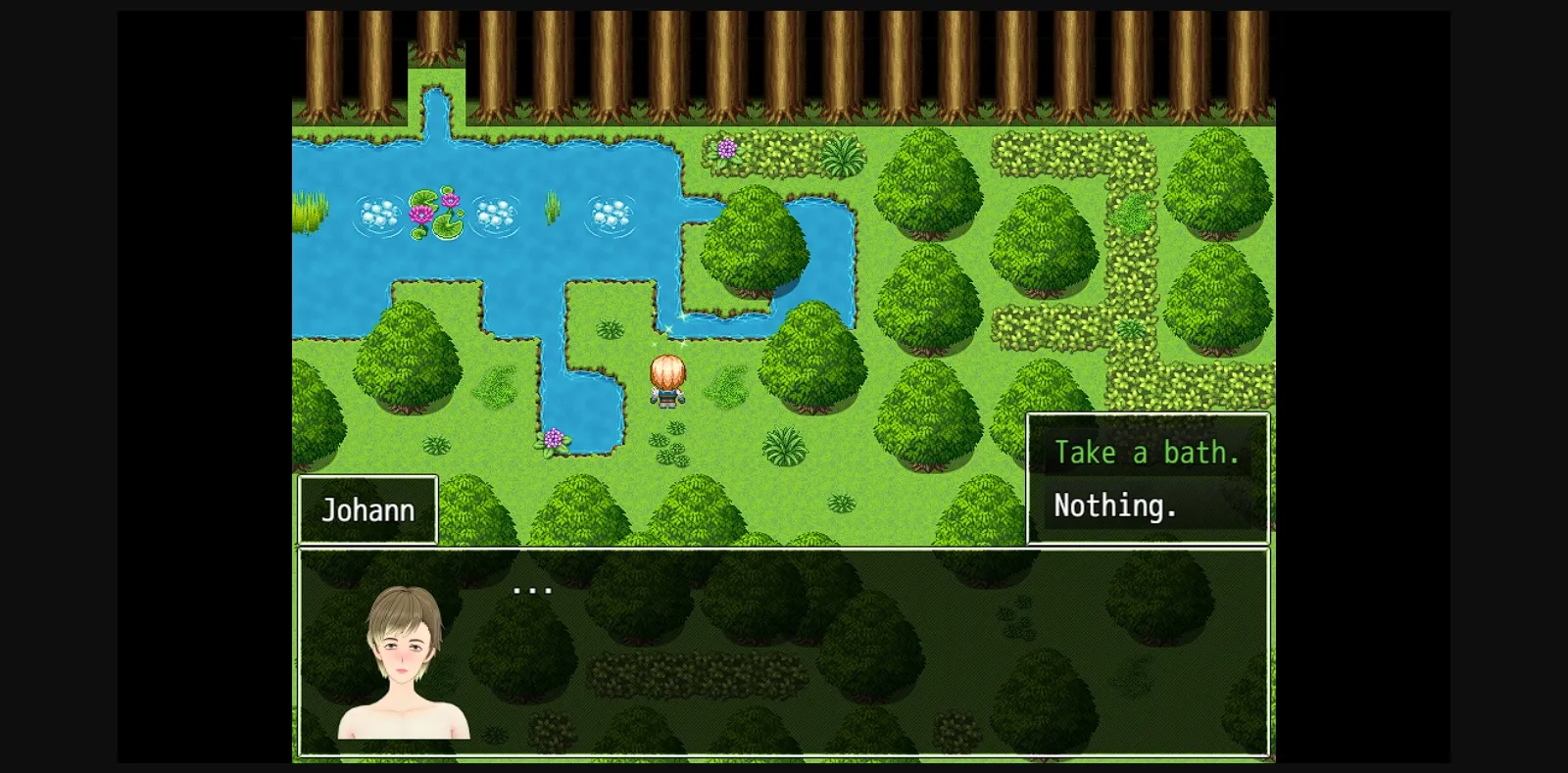Screen dimensions: 1568x773
Task: Select the glowing hot air balloon above Johann
Action: pos(667,372)
